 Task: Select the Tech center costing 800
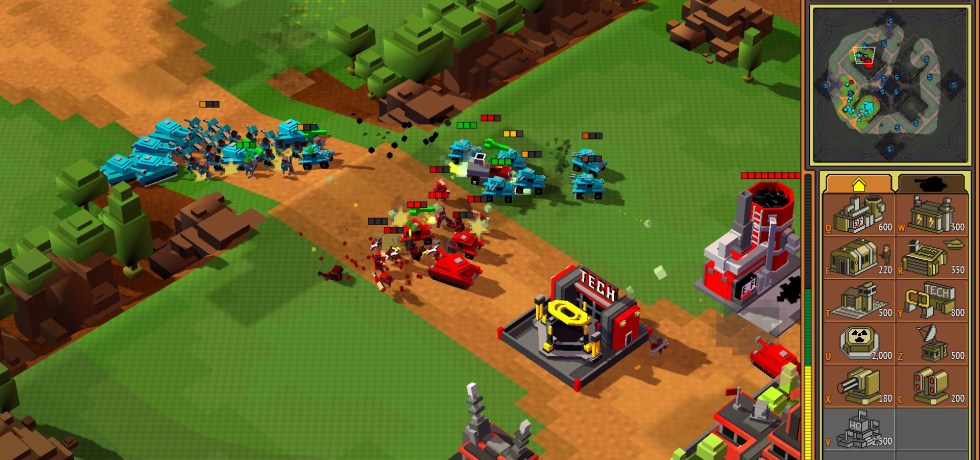coord(932,302)
